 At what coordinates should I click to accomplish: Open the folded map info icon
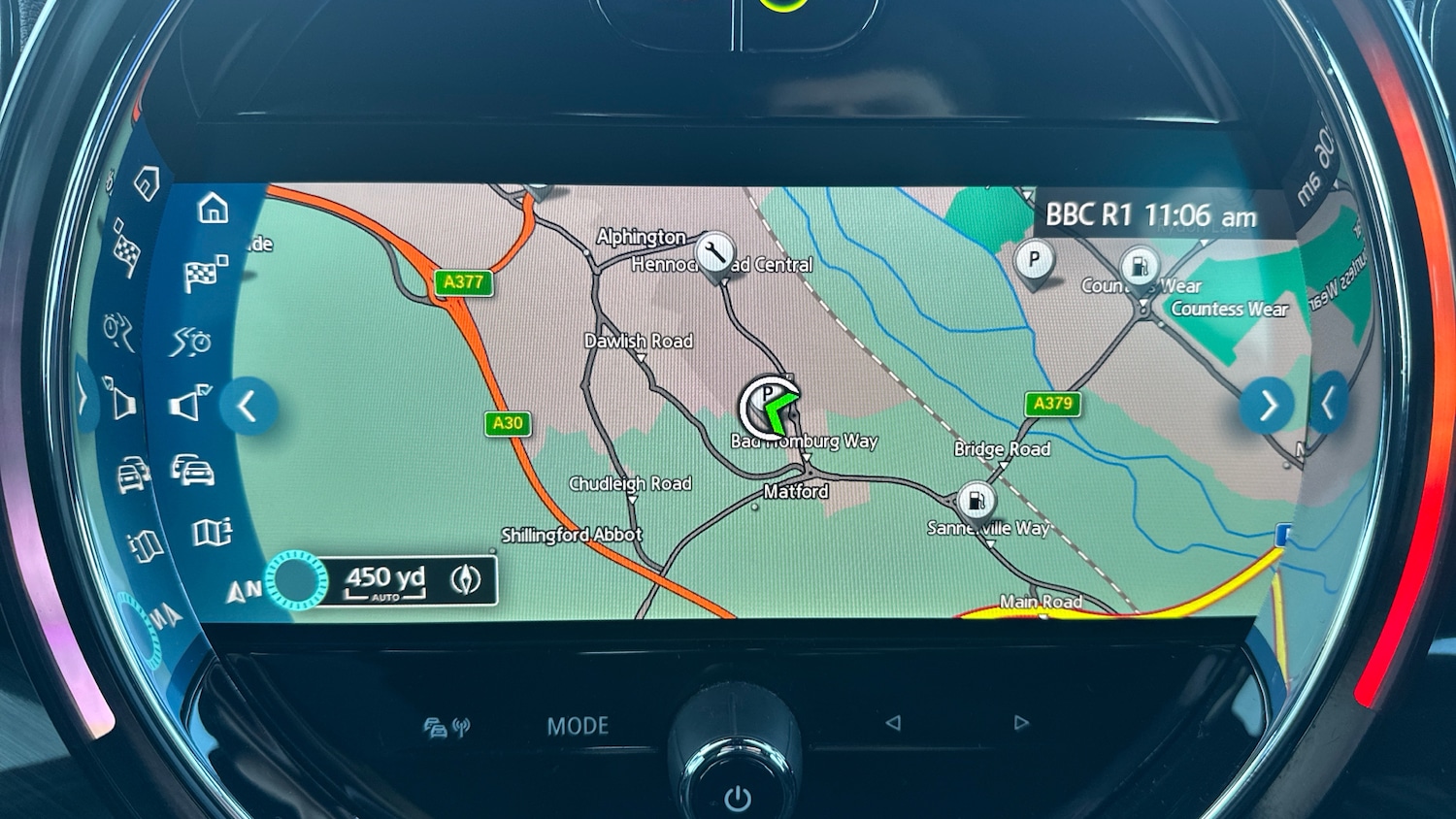click(x=212, y=532)
